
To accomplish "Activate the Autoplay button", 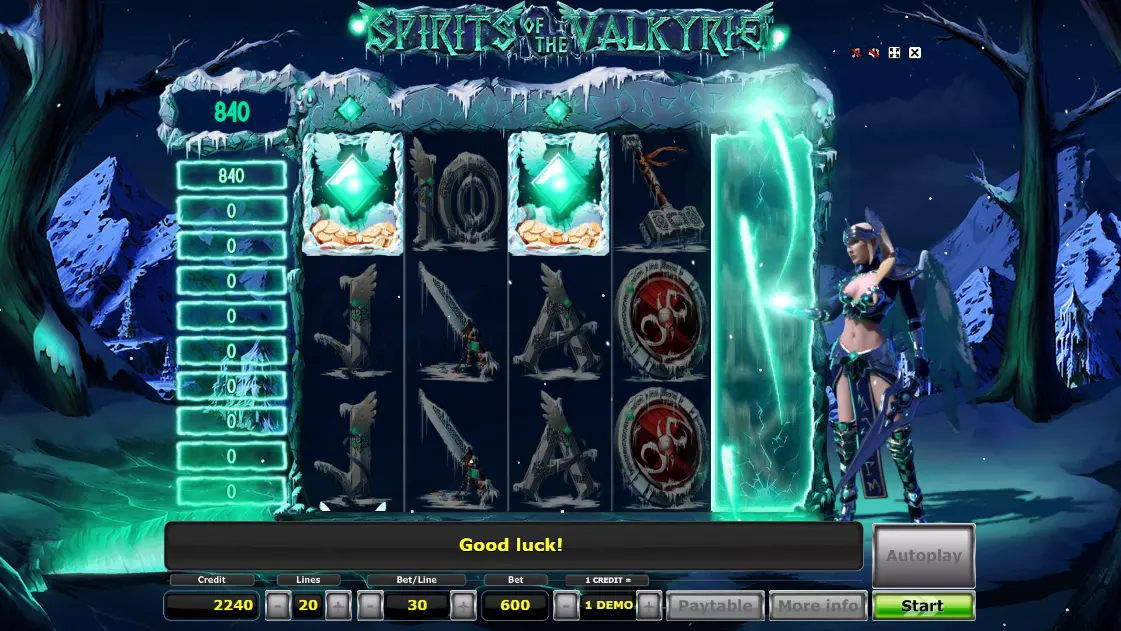I will pyautogui.click(x=923, y=555).
